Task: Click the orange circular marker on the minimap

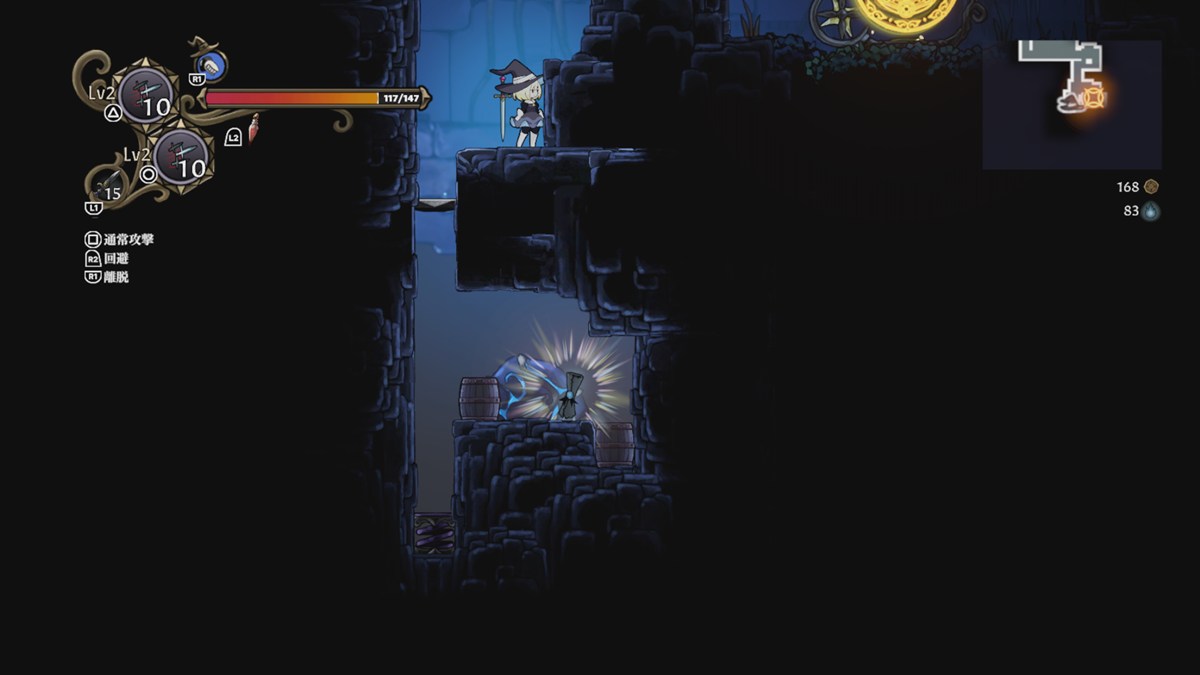Action: pos(1094,97)
